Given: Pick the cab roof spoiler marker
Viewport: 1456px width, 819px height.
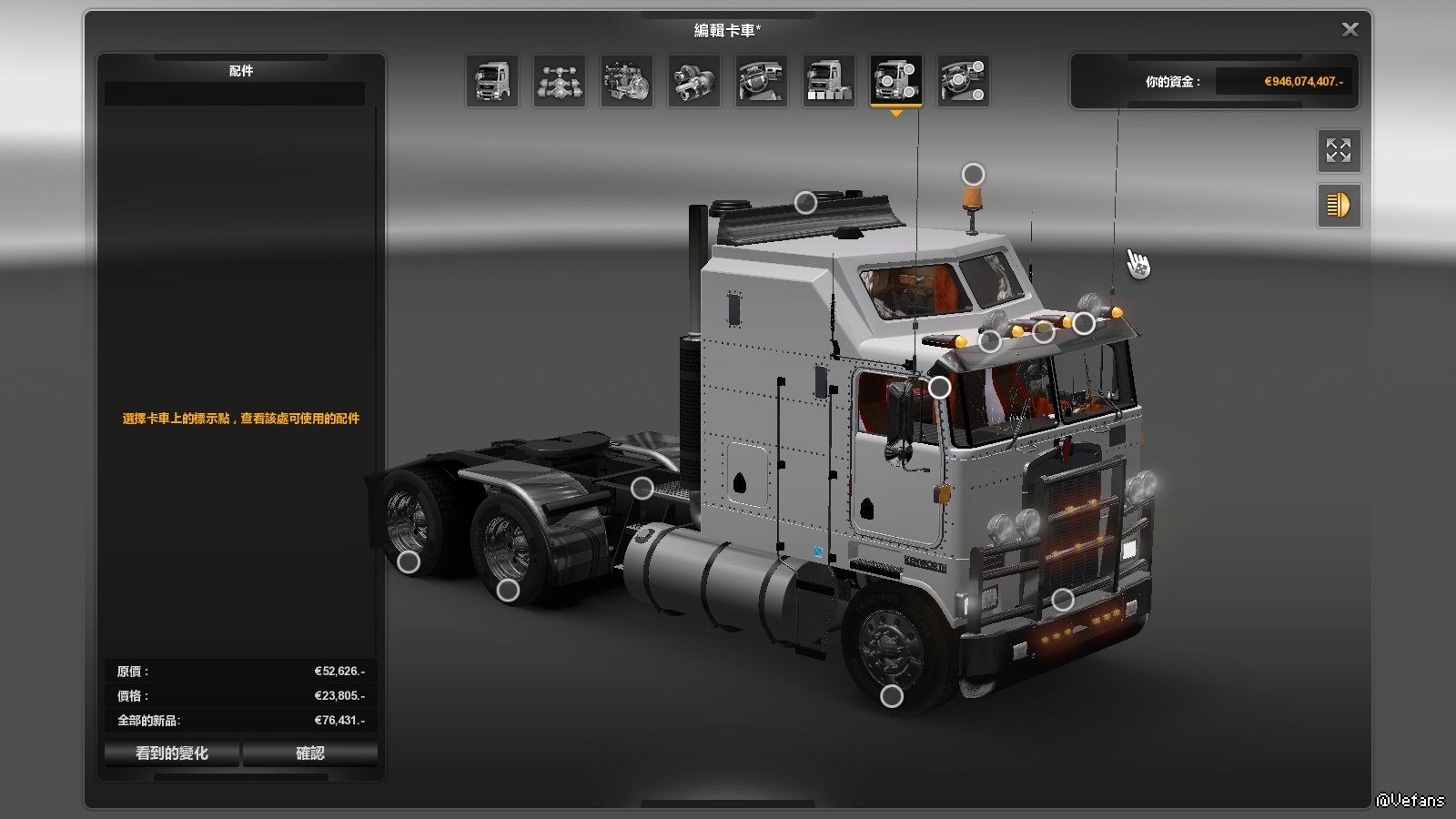Looking at the screenshot, I should pos(805,203).
